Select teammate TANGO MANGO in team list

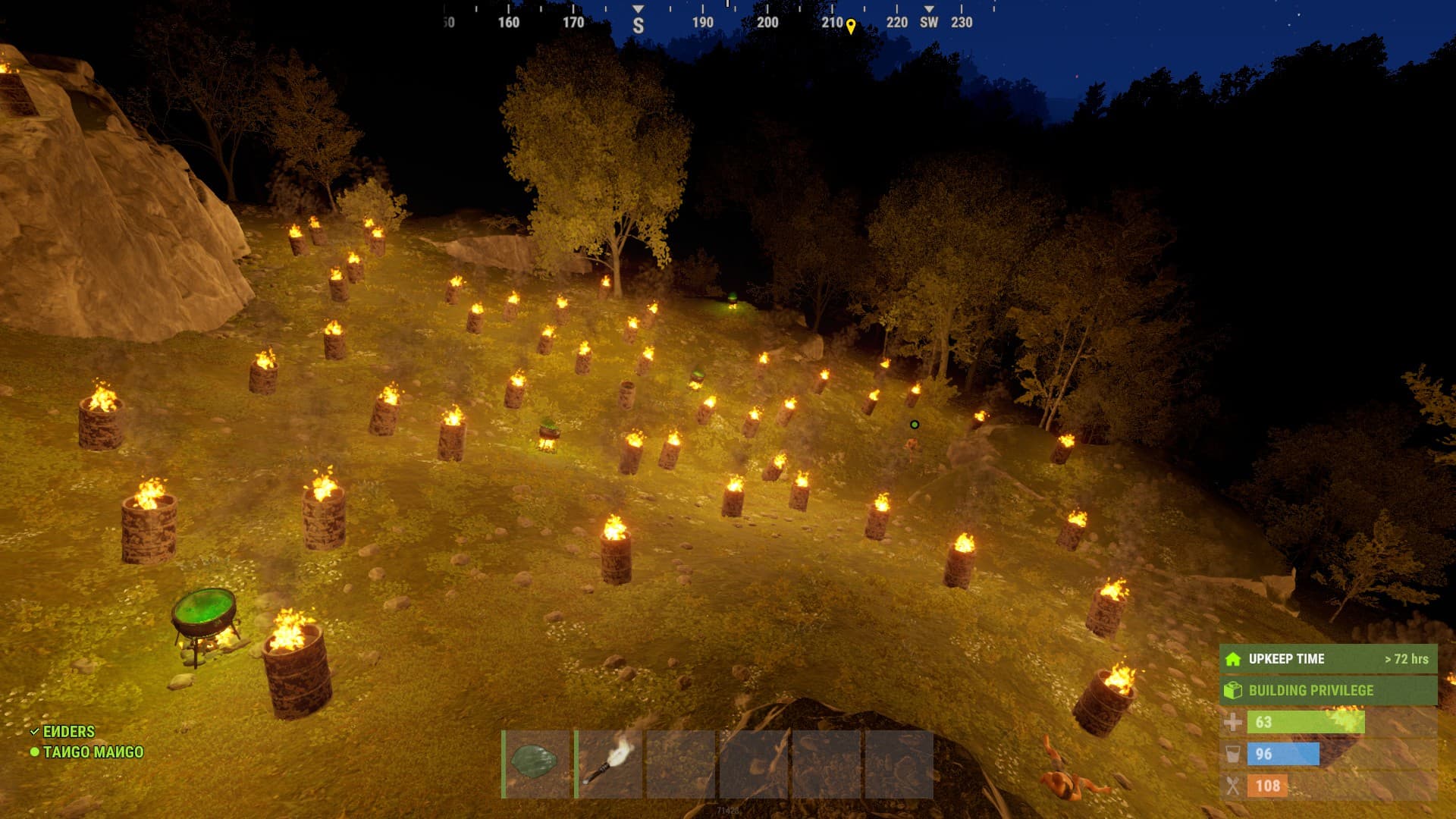(x=93, y=752)
